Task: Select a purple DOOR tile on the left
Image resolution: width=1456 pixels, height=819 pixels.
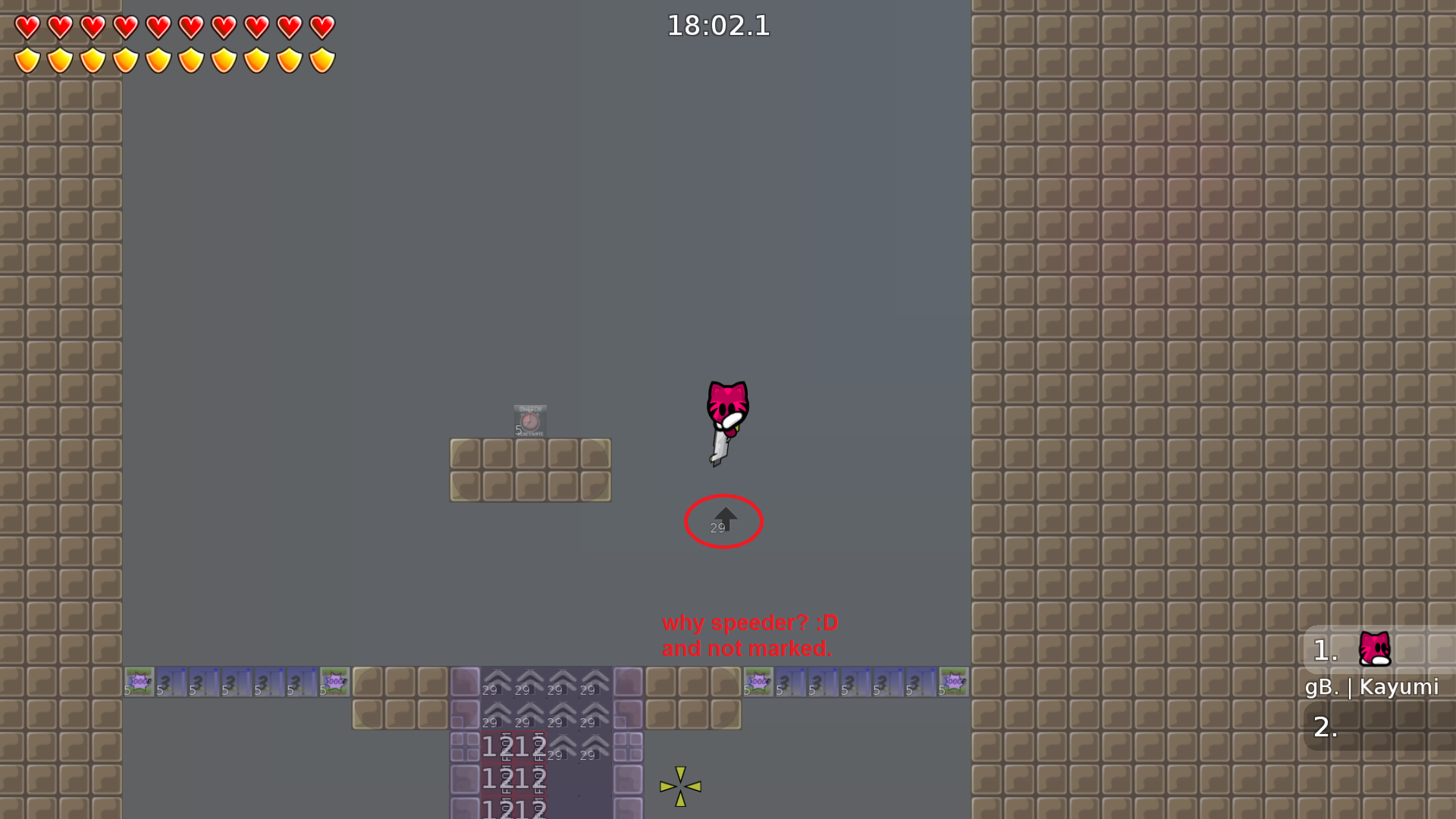Action: [140, 681]
